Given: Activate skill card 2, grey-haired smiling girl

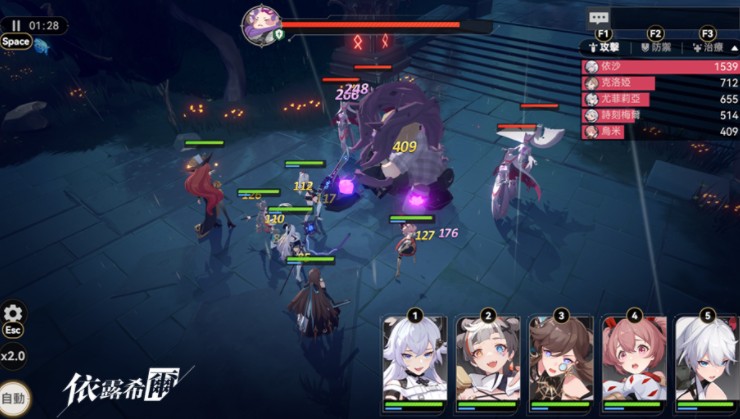Looking at the screenshot, I should pyautogui.click(x=488, y=363).
